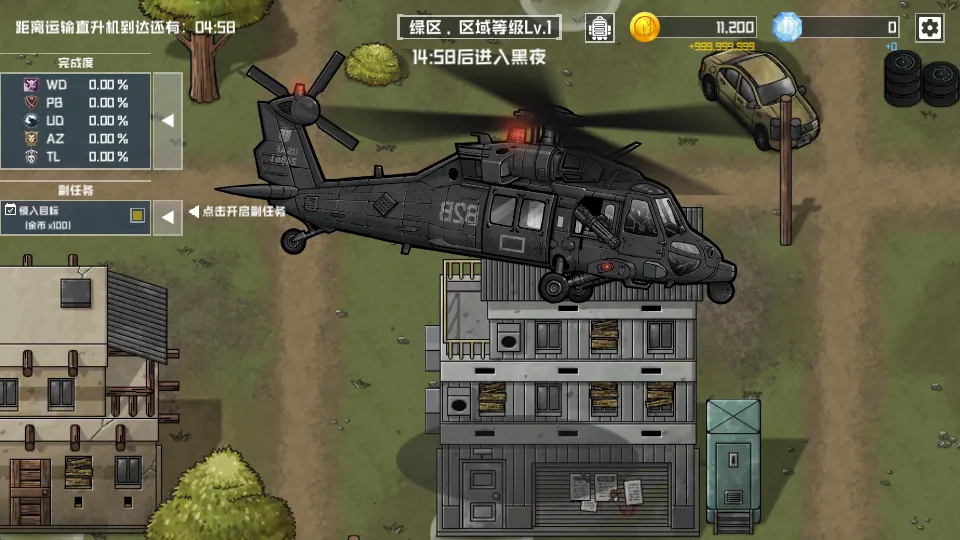Open the settings gear menu
960x540 pixels.
tap(930, 28)
